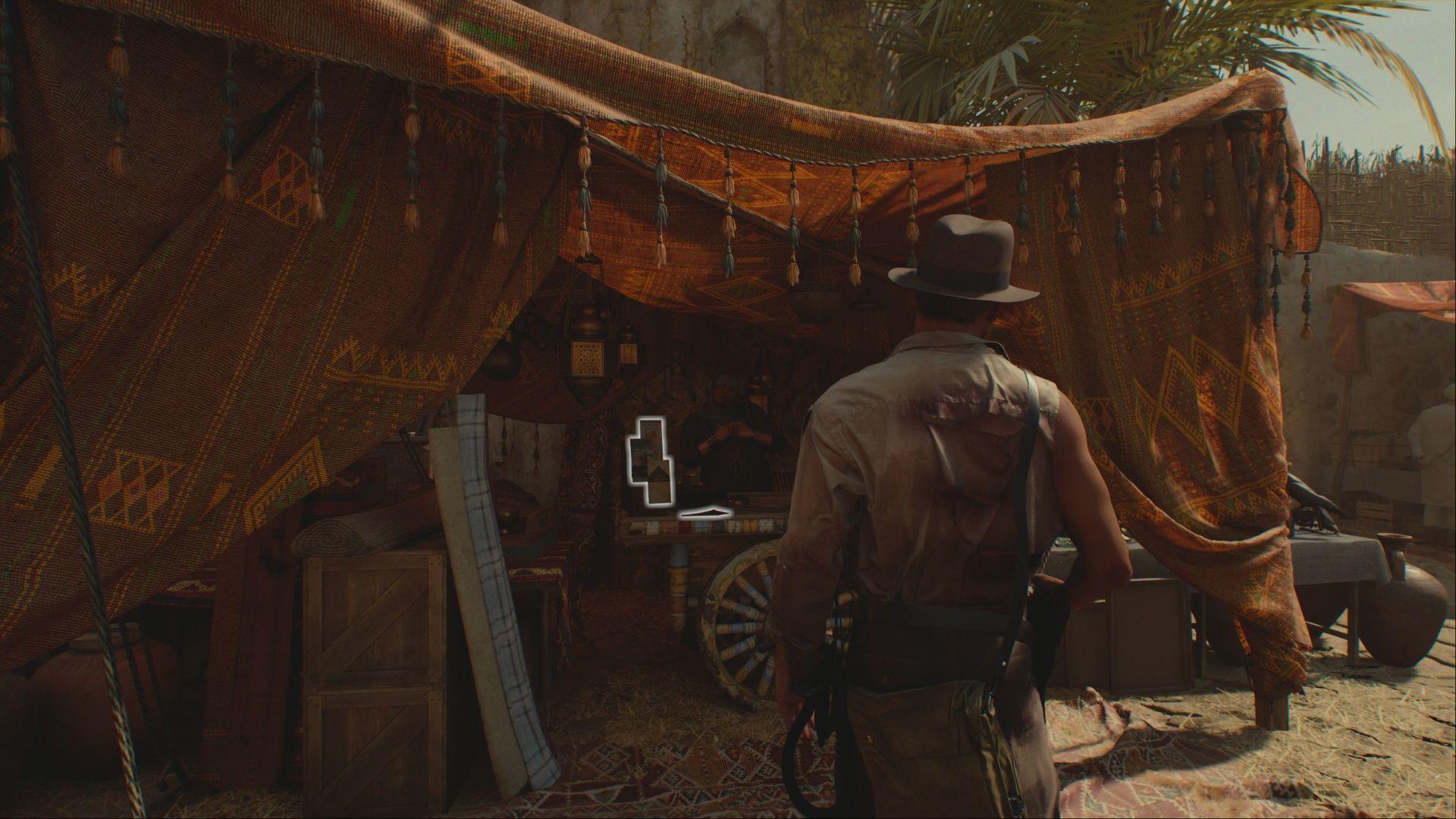Click Indiana Jones's fedora hat
This screenshot has width=1456, height=819.
[965, 254]
